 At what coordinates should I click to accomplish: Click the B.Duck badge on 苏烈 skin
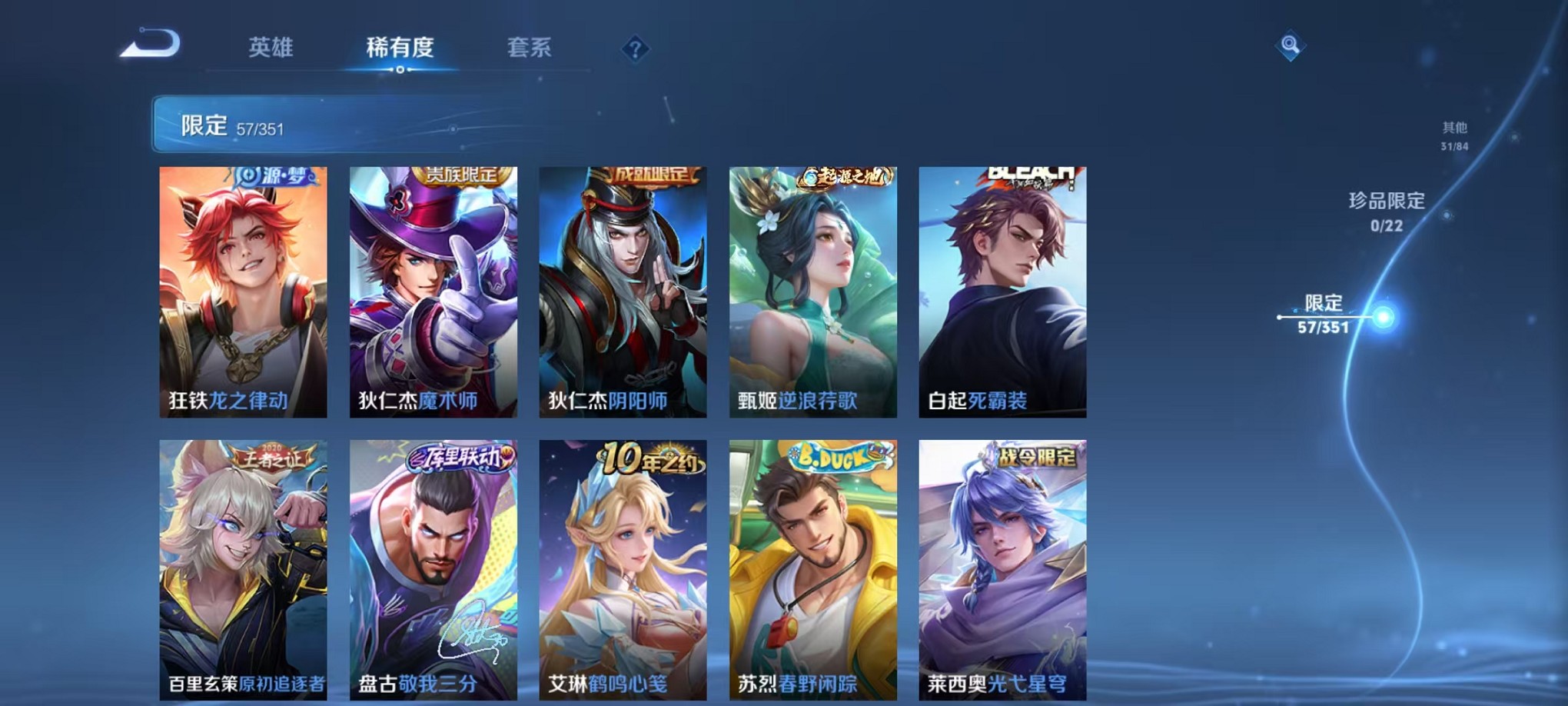pyautogui.click(x=838, y=459)
